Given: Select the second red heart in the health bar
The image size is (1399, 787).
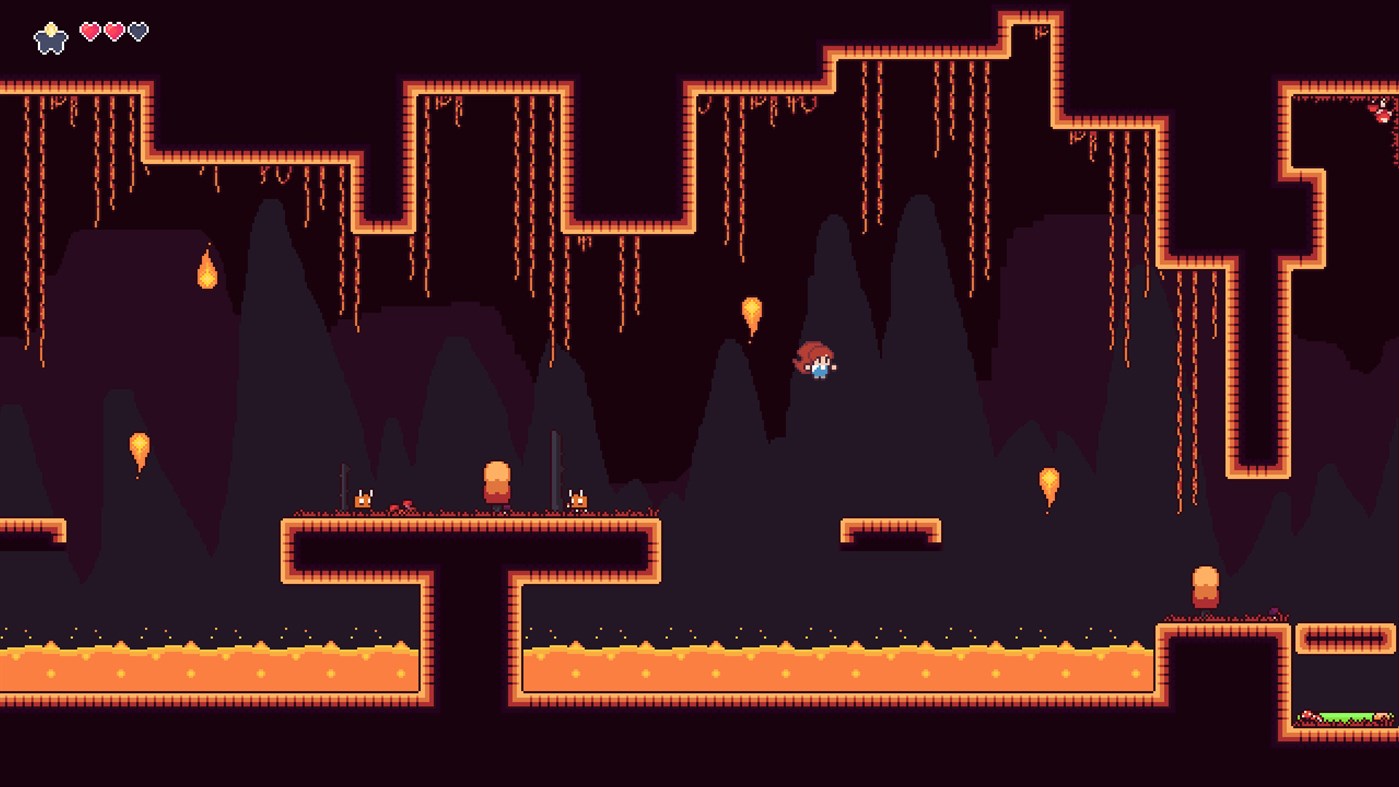Looking at the screenshot, I should point(113,30).
